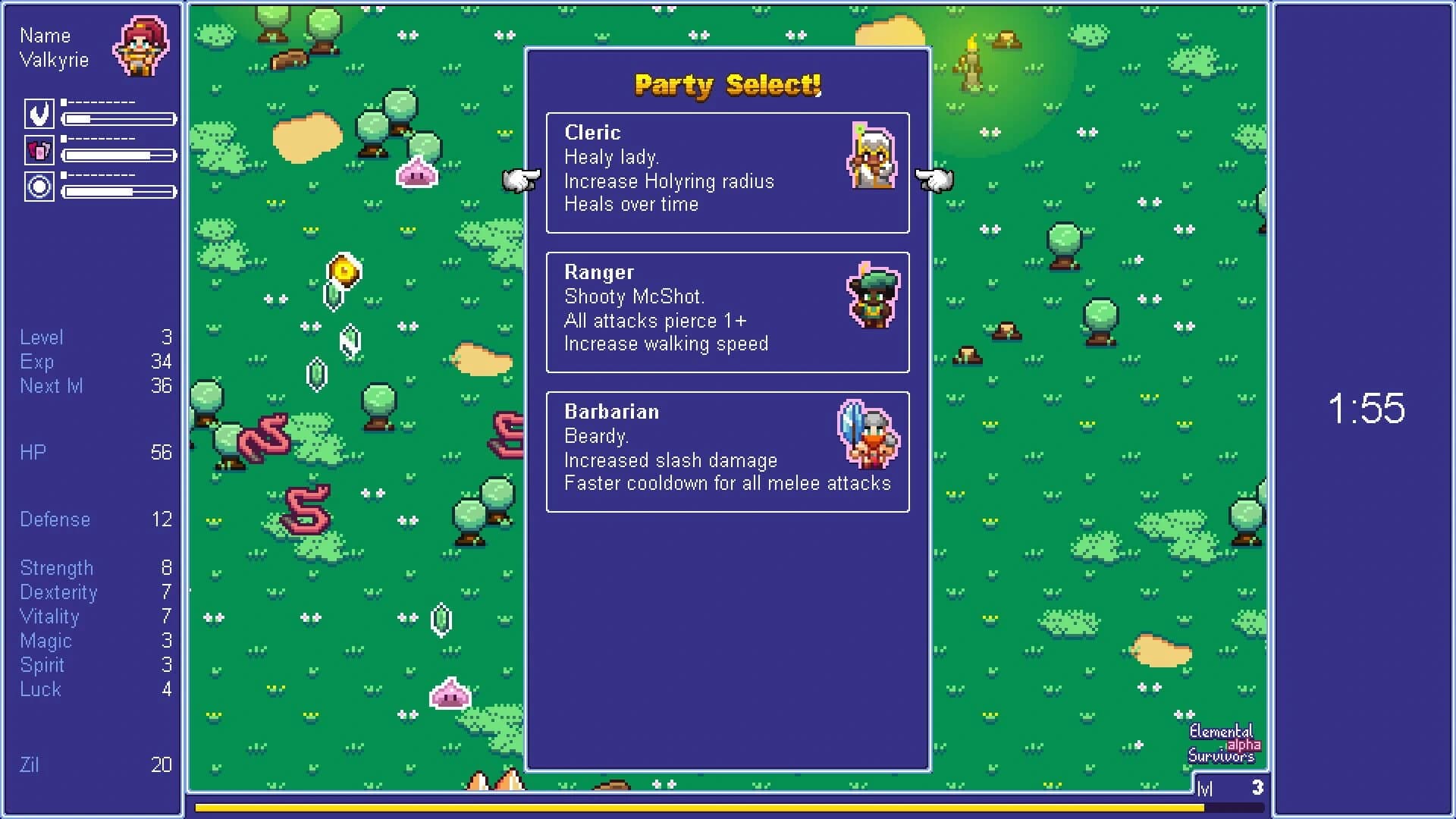Click the first ability cooldown bar
This screenshot has width=1456, height=819.
tap(118, 119)
